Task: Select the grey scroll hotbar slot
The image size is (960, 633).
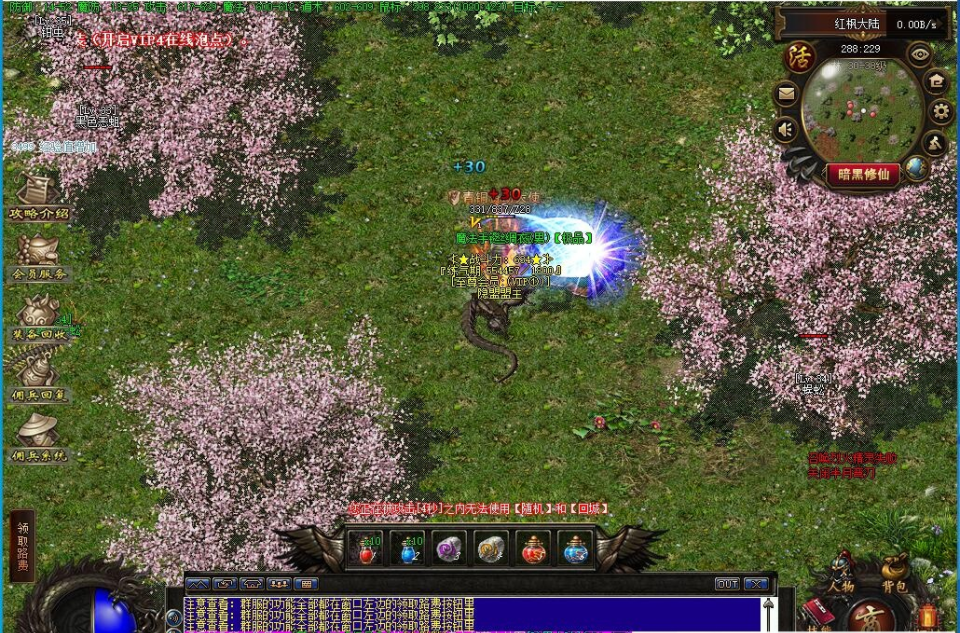Action: (491, 549)
